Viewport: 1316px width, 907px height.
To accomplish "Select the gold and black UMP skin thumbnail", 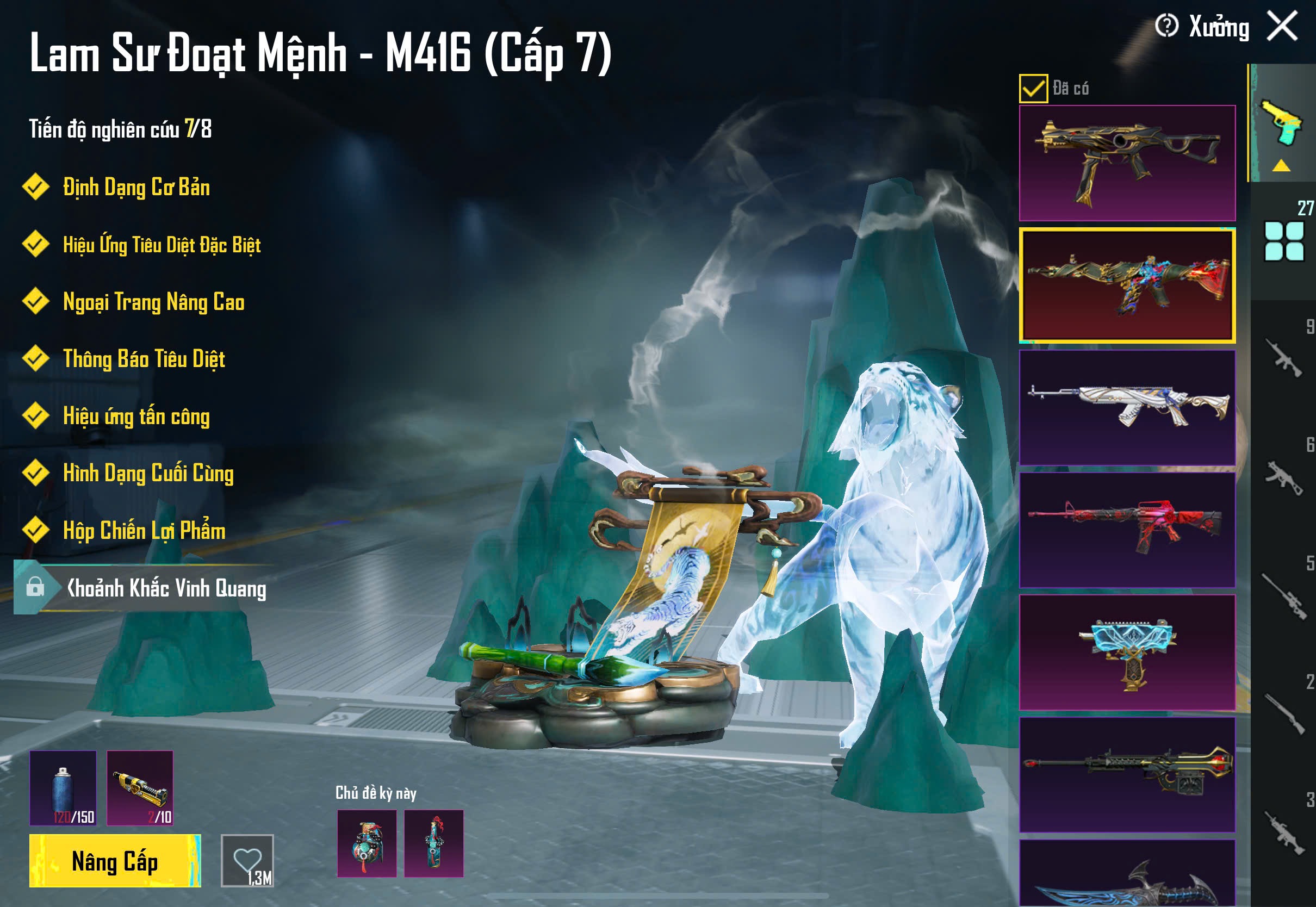I will click(1127, 163).
